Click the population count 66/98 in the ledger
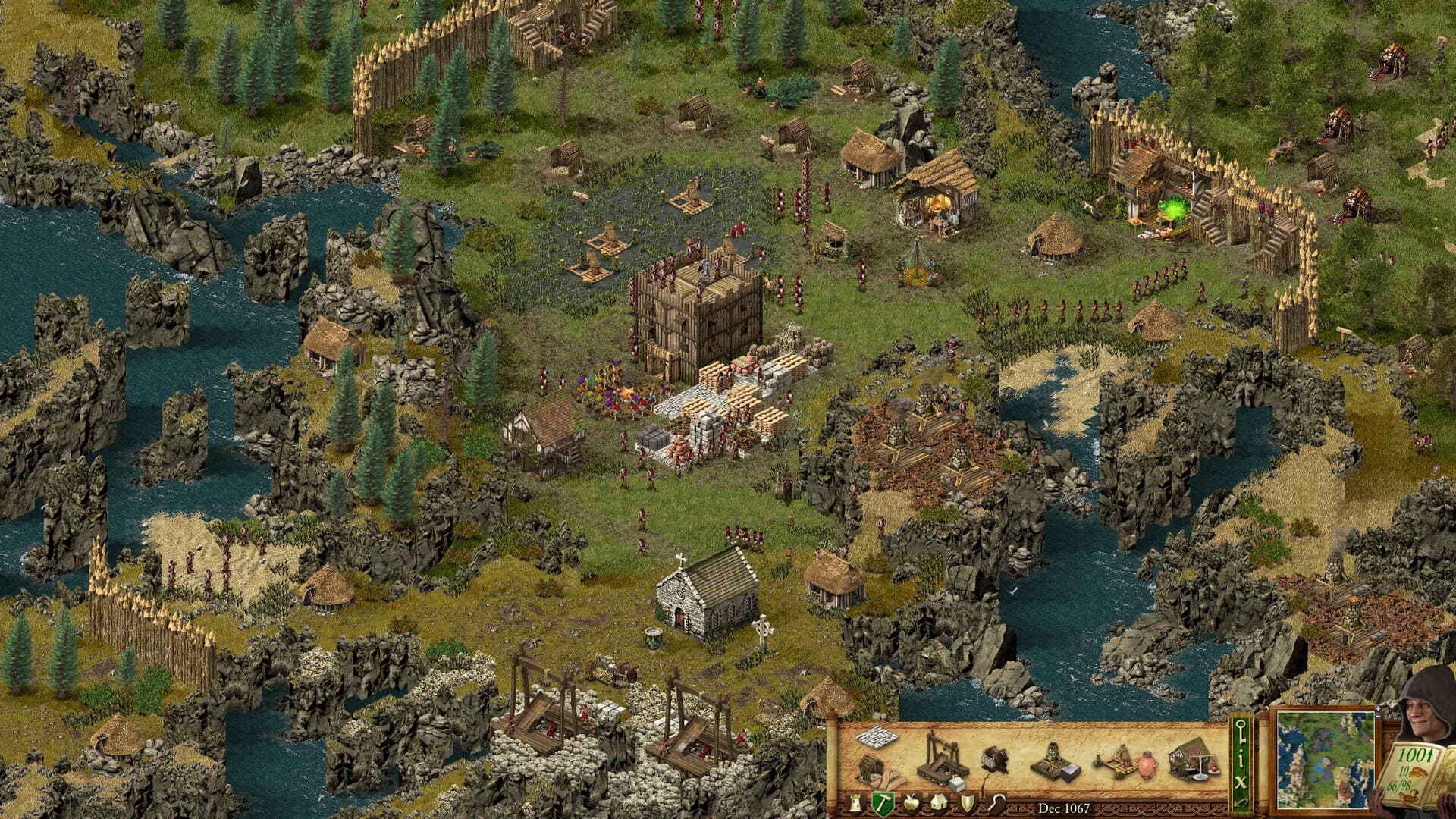Image resolution: width=1456 pixels, height=819 pixels. click(1399, 786)
